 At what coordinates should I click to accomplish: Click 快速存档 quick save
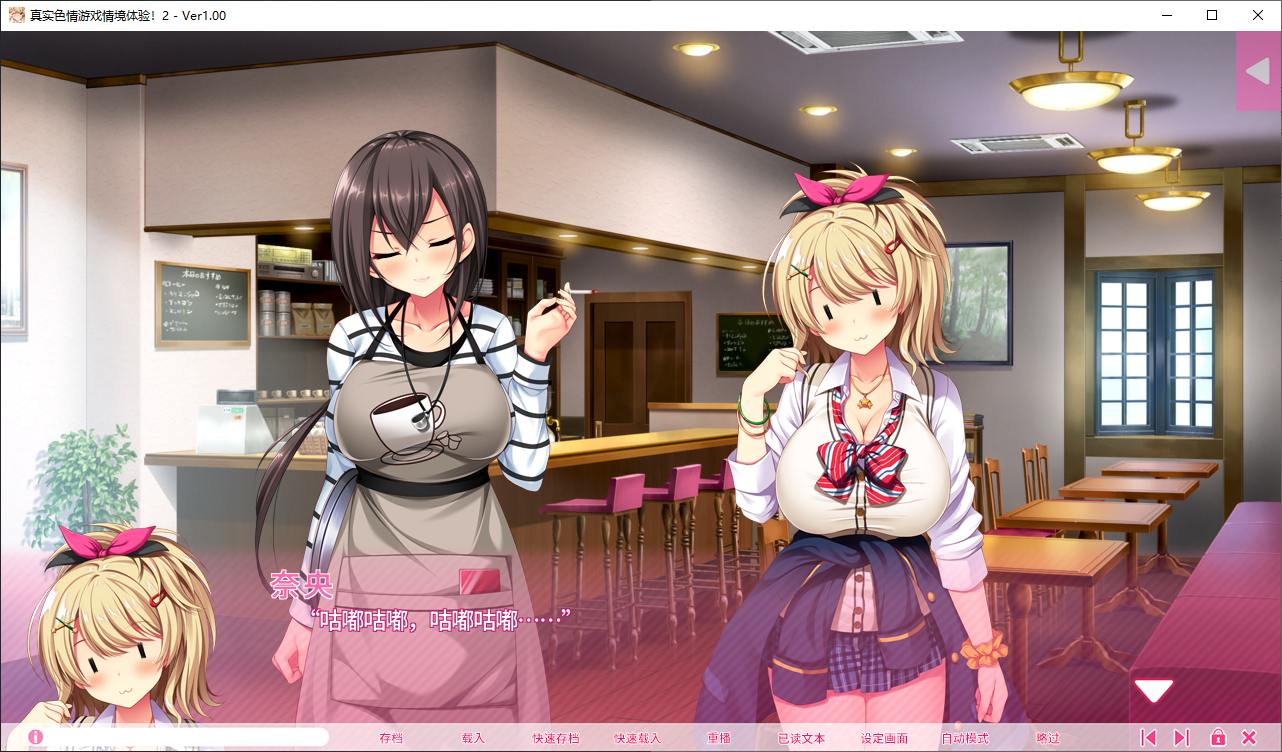pyautogui.click(x=555, y=738)
